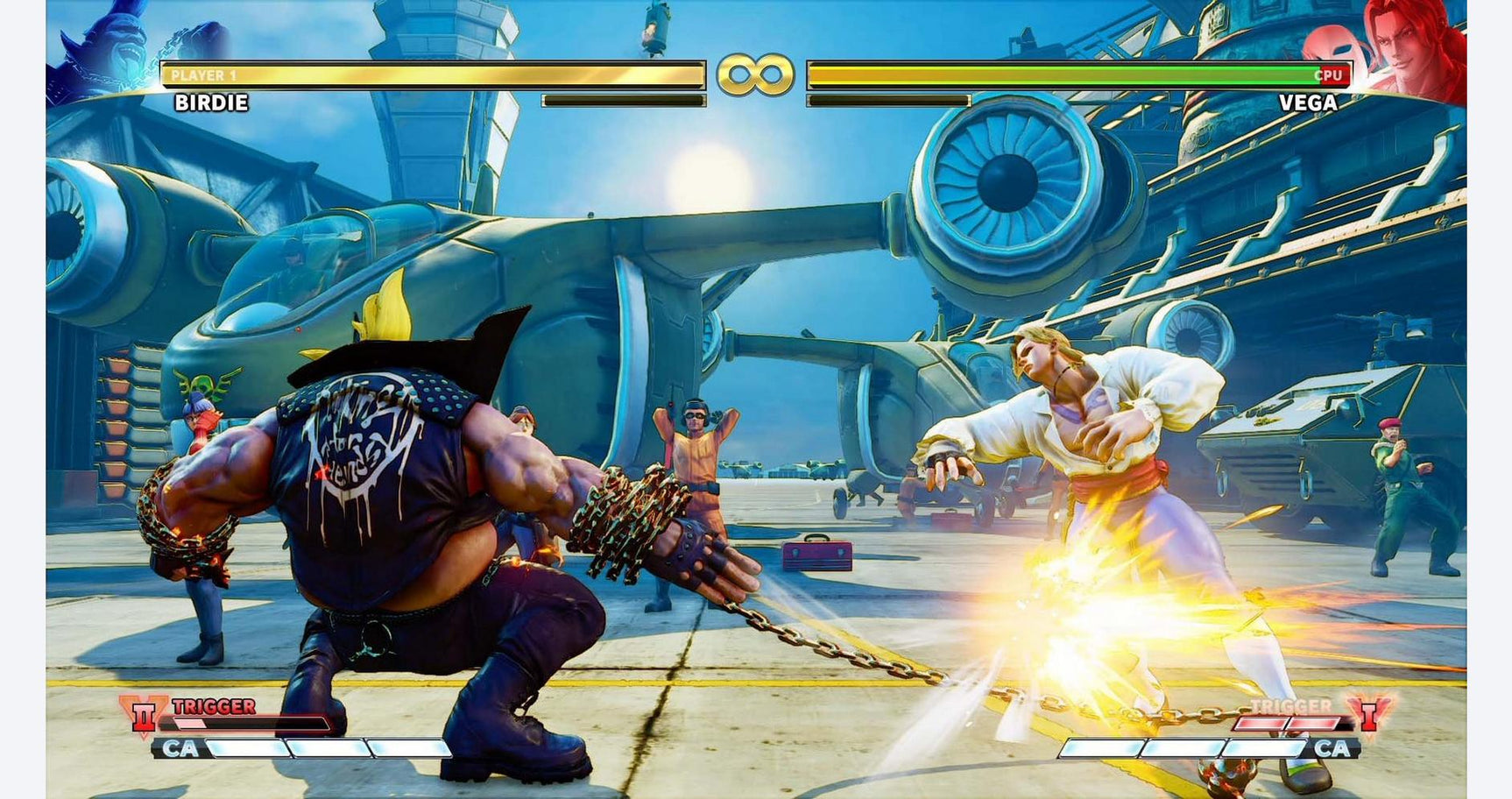Click the partially filled segment of Birdie's V-gauge
This screenshot has width=1512, height=799.
tap(190, 722)
